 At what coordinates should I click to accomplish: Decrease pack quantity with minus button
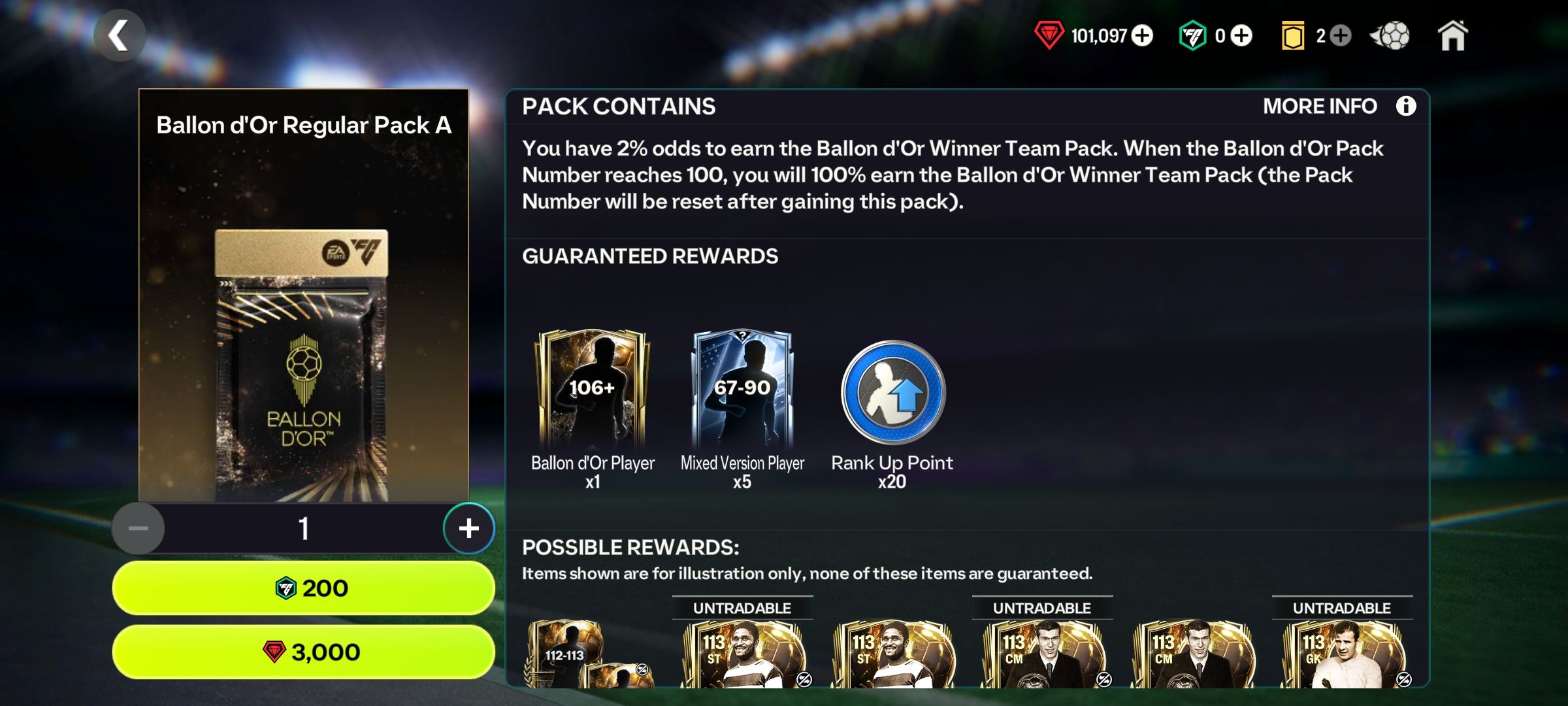pos(138,528)
